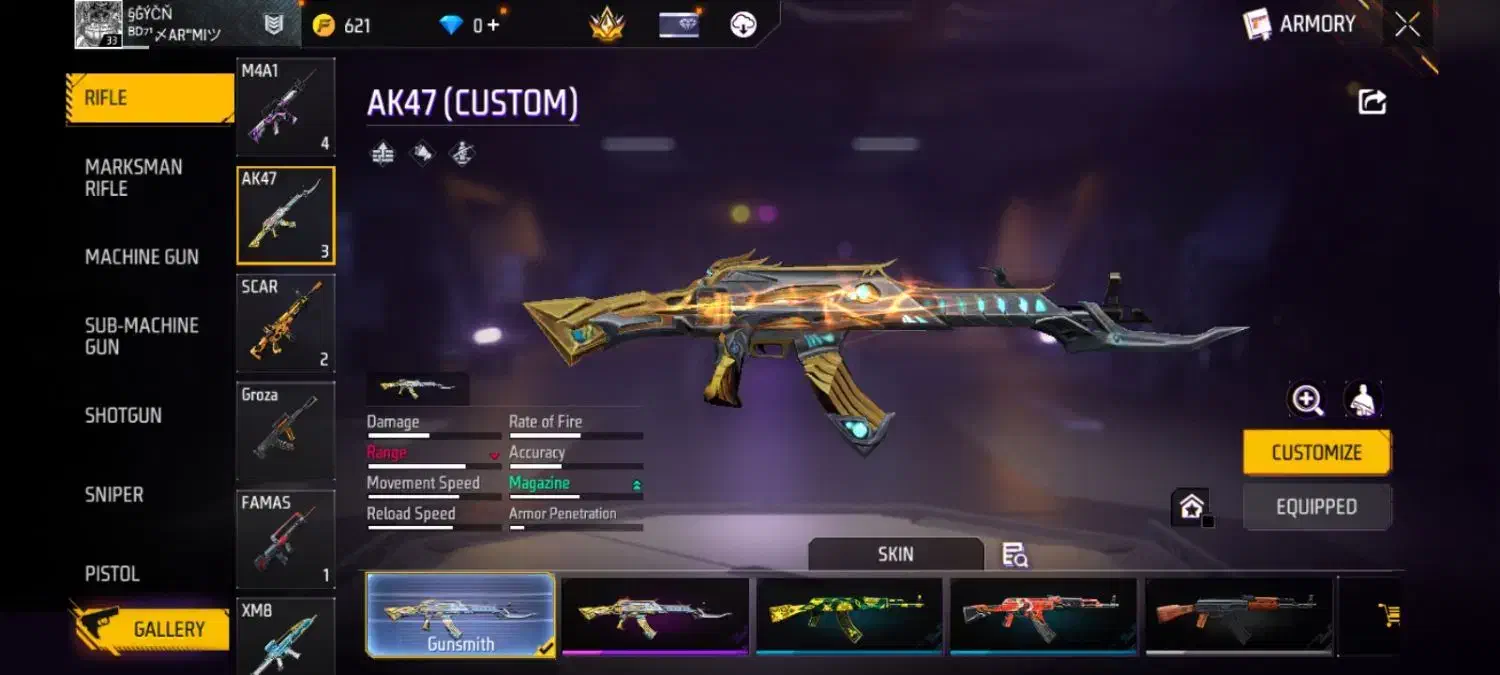The height and width of the screenshot is (675, 1500).
Task: Share the AK47 custom skin
Action: [x=1372, y=101]
